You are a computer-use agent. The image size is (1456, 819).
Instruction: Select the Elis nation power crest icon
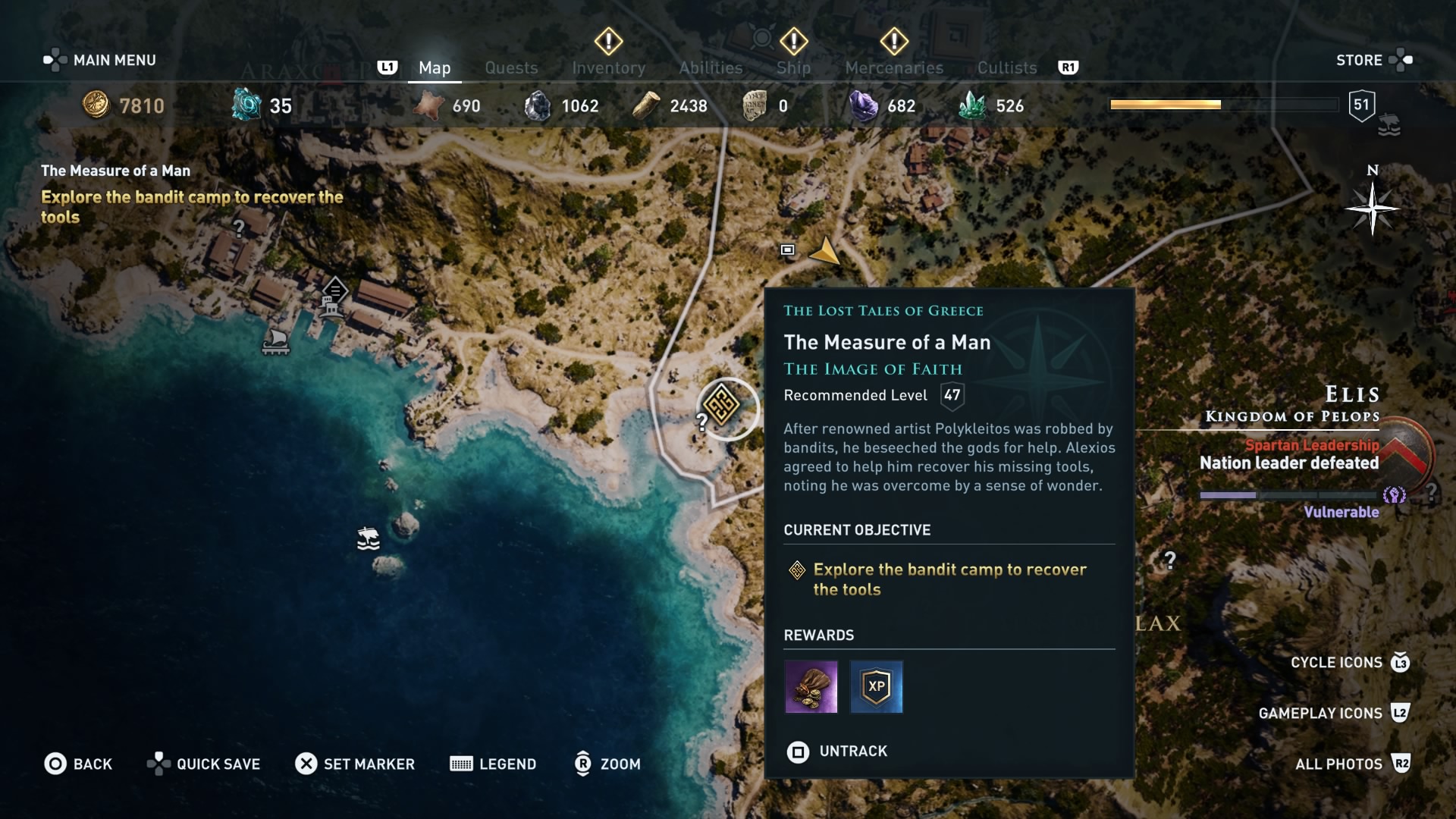point(1394,495)
